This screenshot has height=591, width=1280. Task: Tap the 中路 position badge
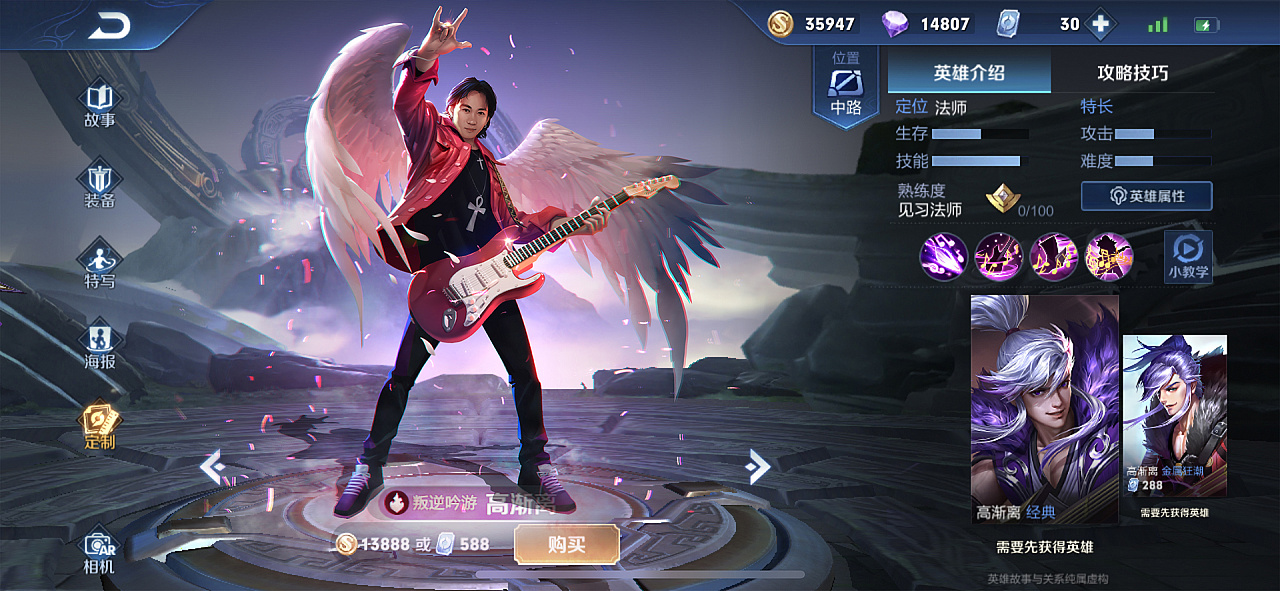tap(846, 88)
